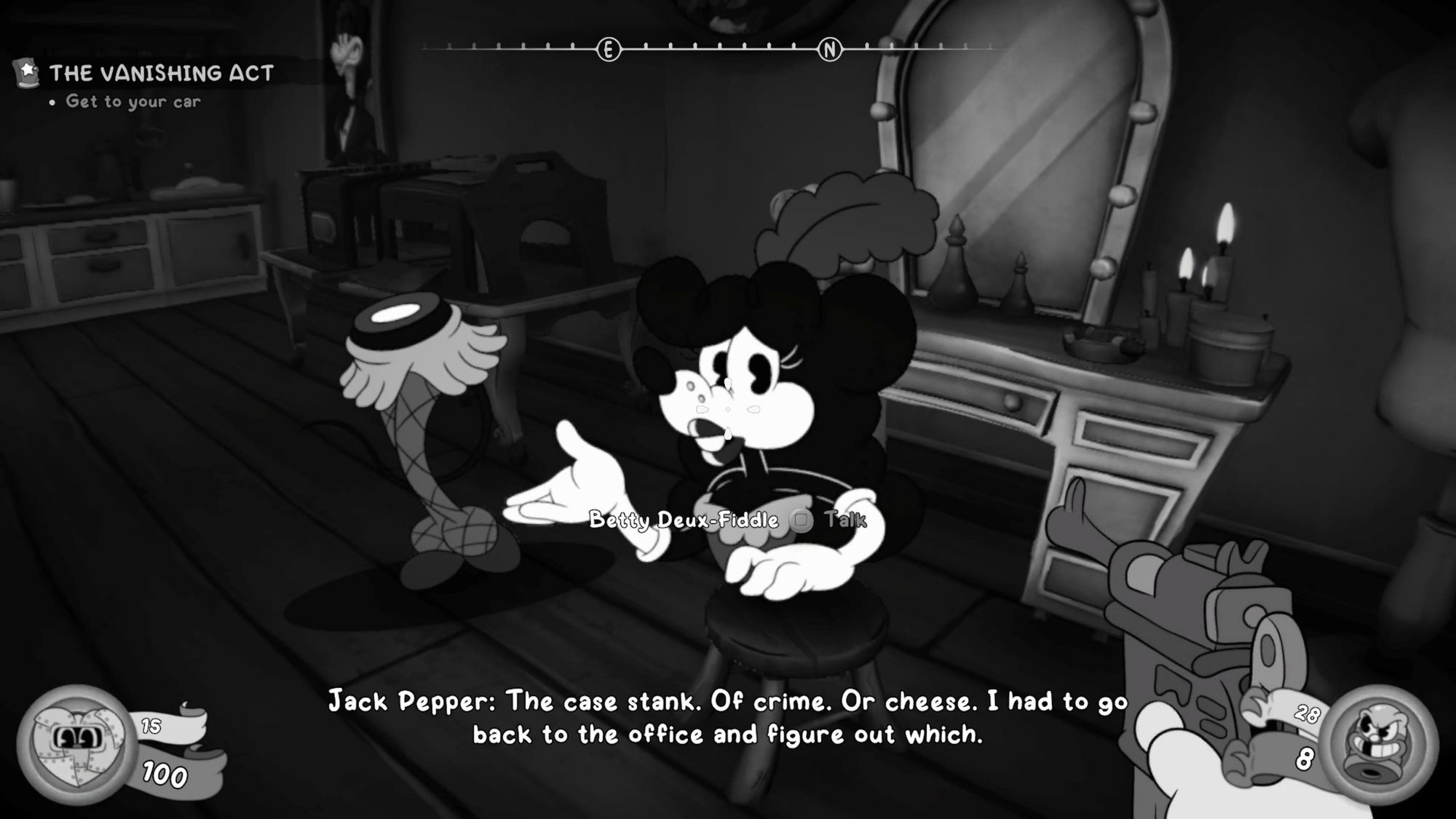Select the 'Get to your car' objective
The width and height of the screenshot is (1456, 819).
(x=132, y=103)
